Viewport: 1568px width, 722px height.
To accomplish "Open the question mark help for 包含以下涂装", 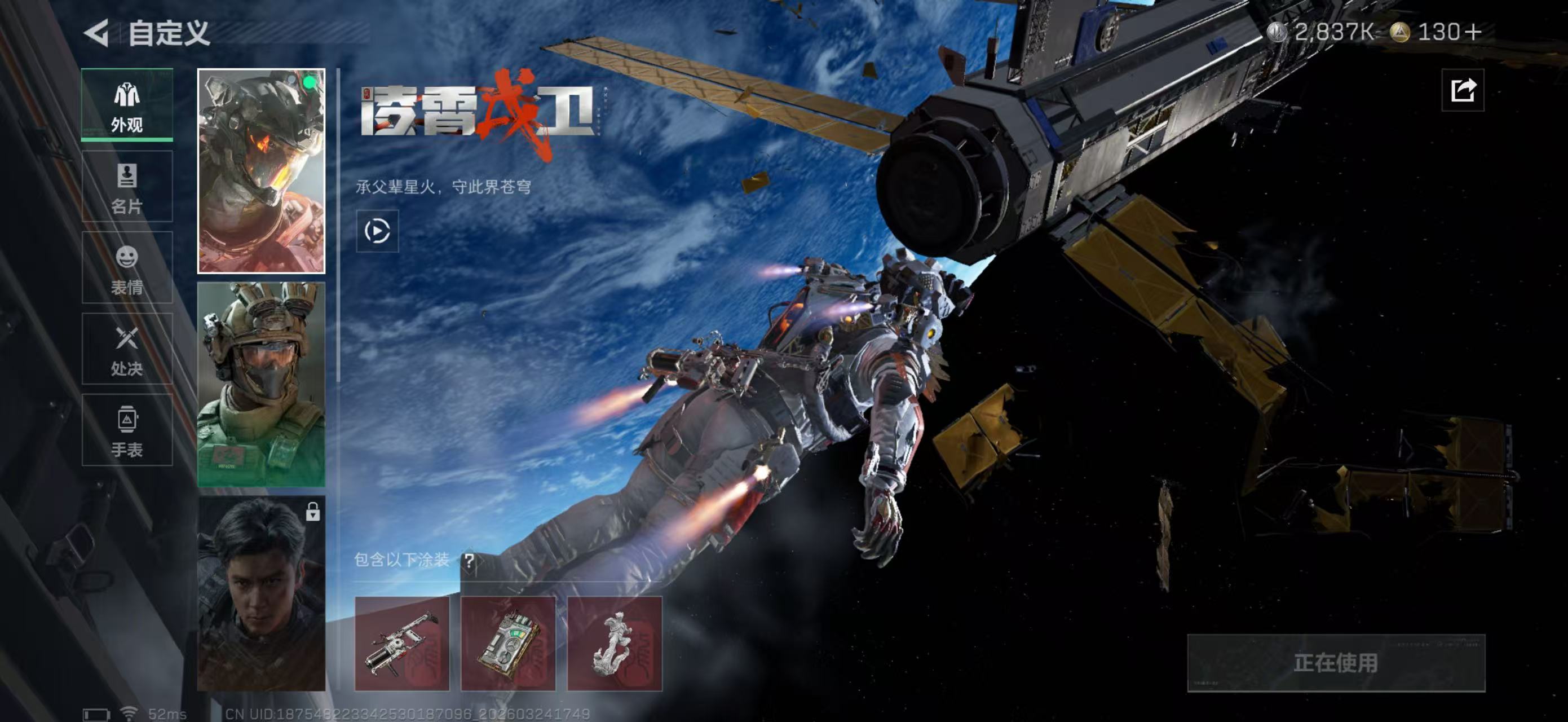I will (x=469, y=560).
